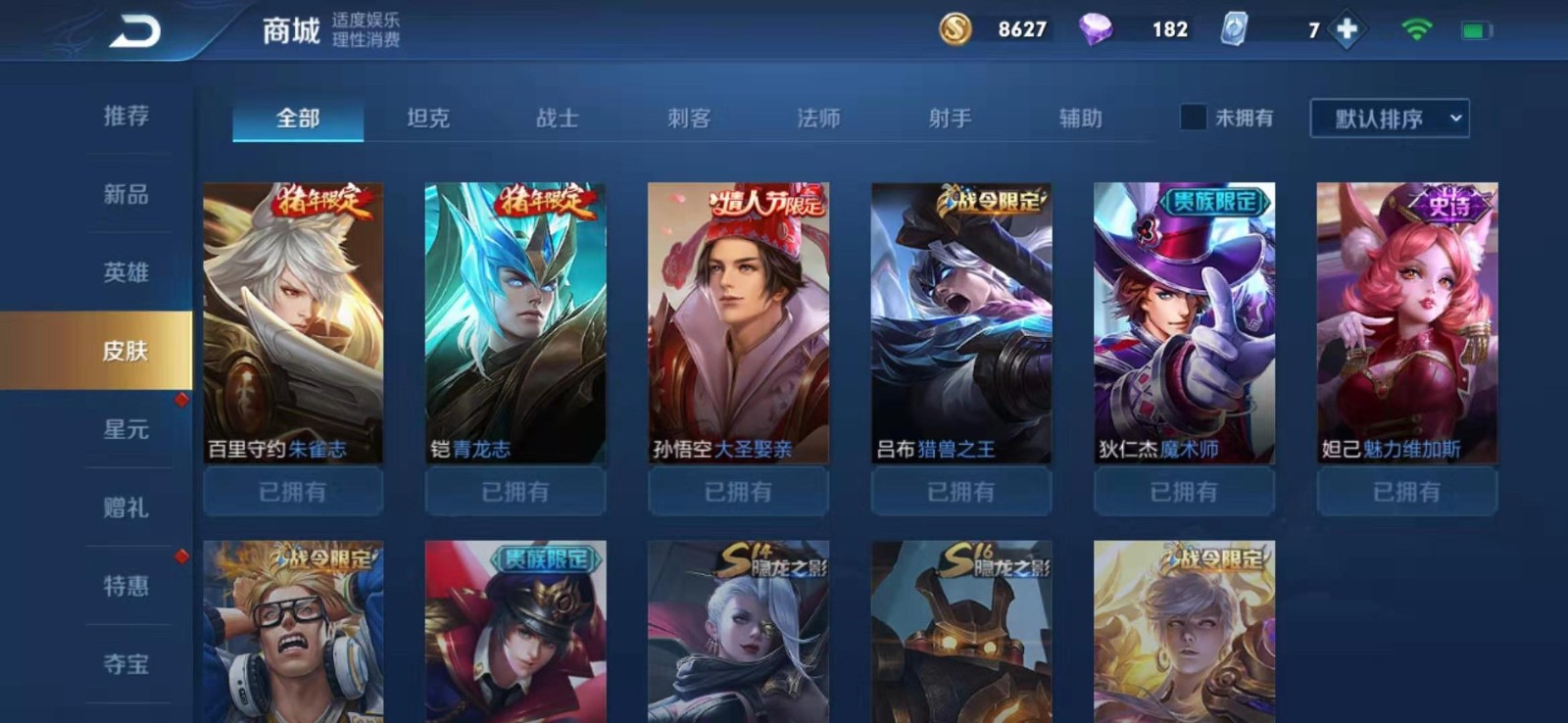Open recharge via the plus icon

pyautogui.click(x=1347, y=29)
